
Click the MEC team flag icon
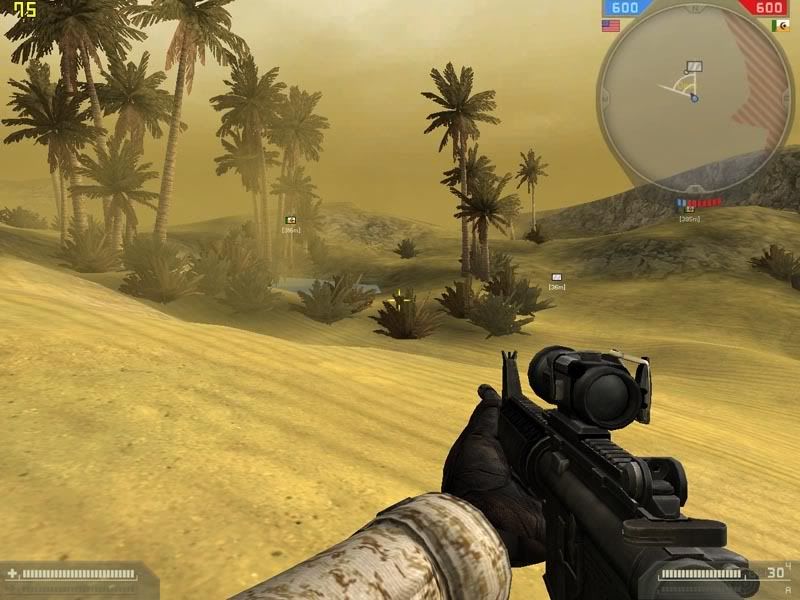pyautogui.click(x=780, y=25)
